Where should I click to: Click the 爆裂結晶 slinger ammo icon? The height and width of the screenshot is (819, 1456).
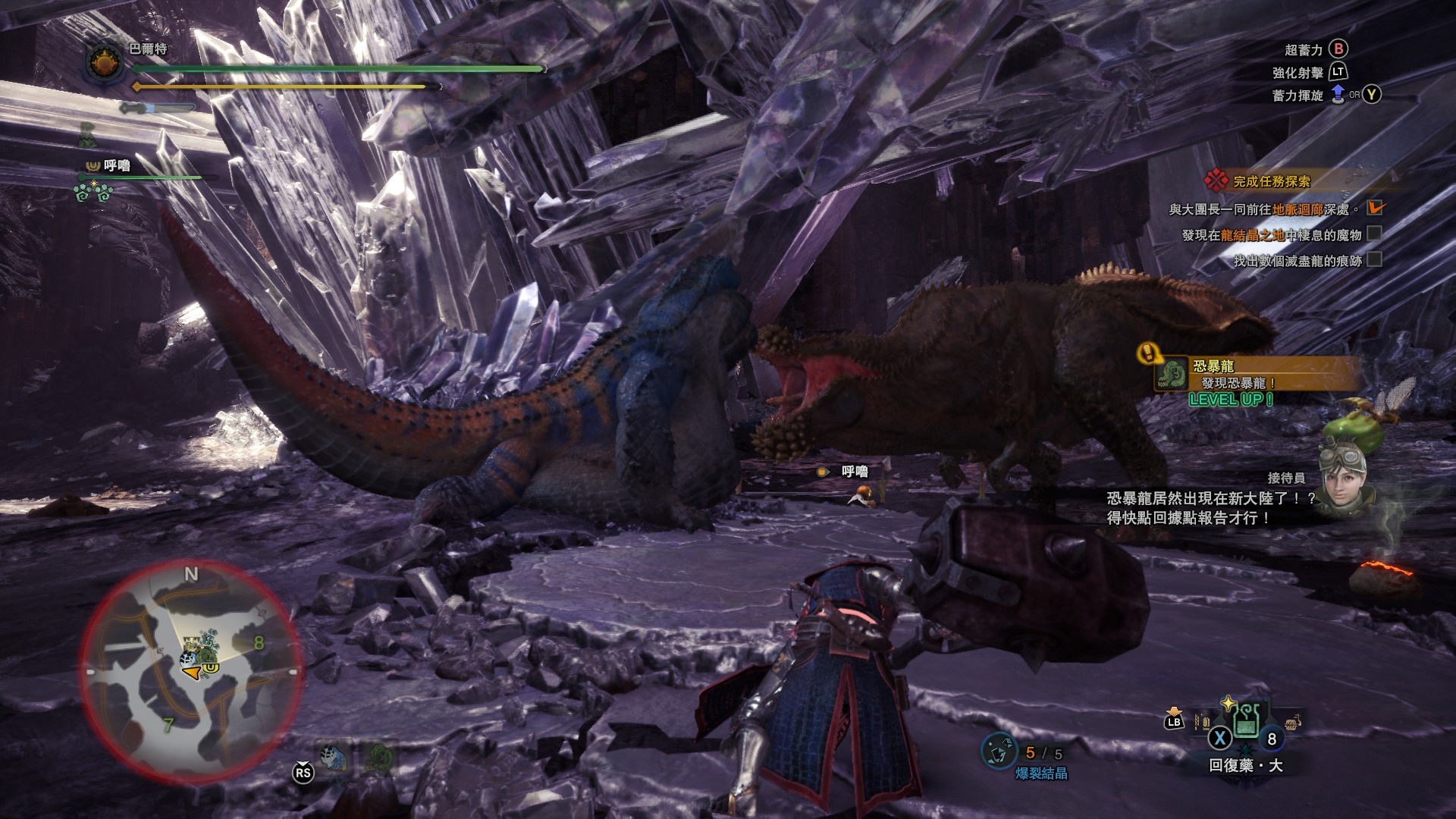click(998, 751)
